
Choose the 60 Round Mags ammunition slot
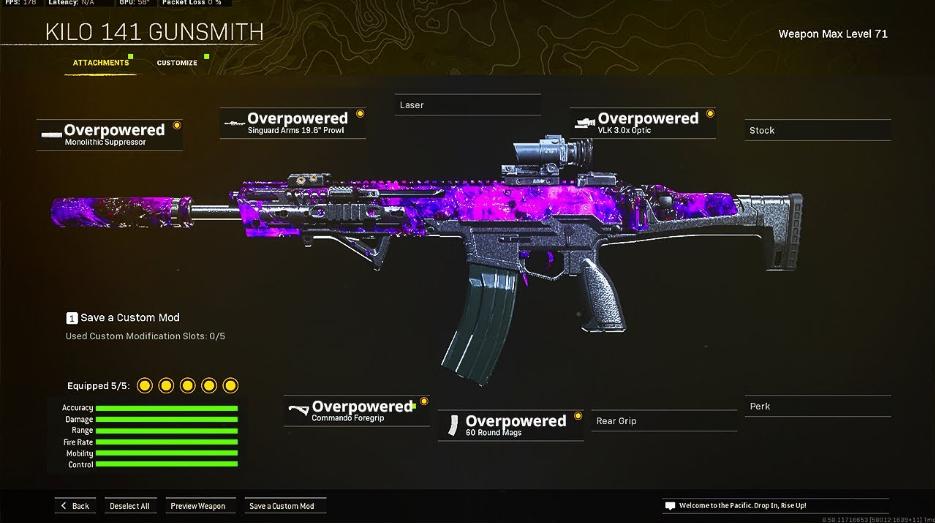(510, 425)
